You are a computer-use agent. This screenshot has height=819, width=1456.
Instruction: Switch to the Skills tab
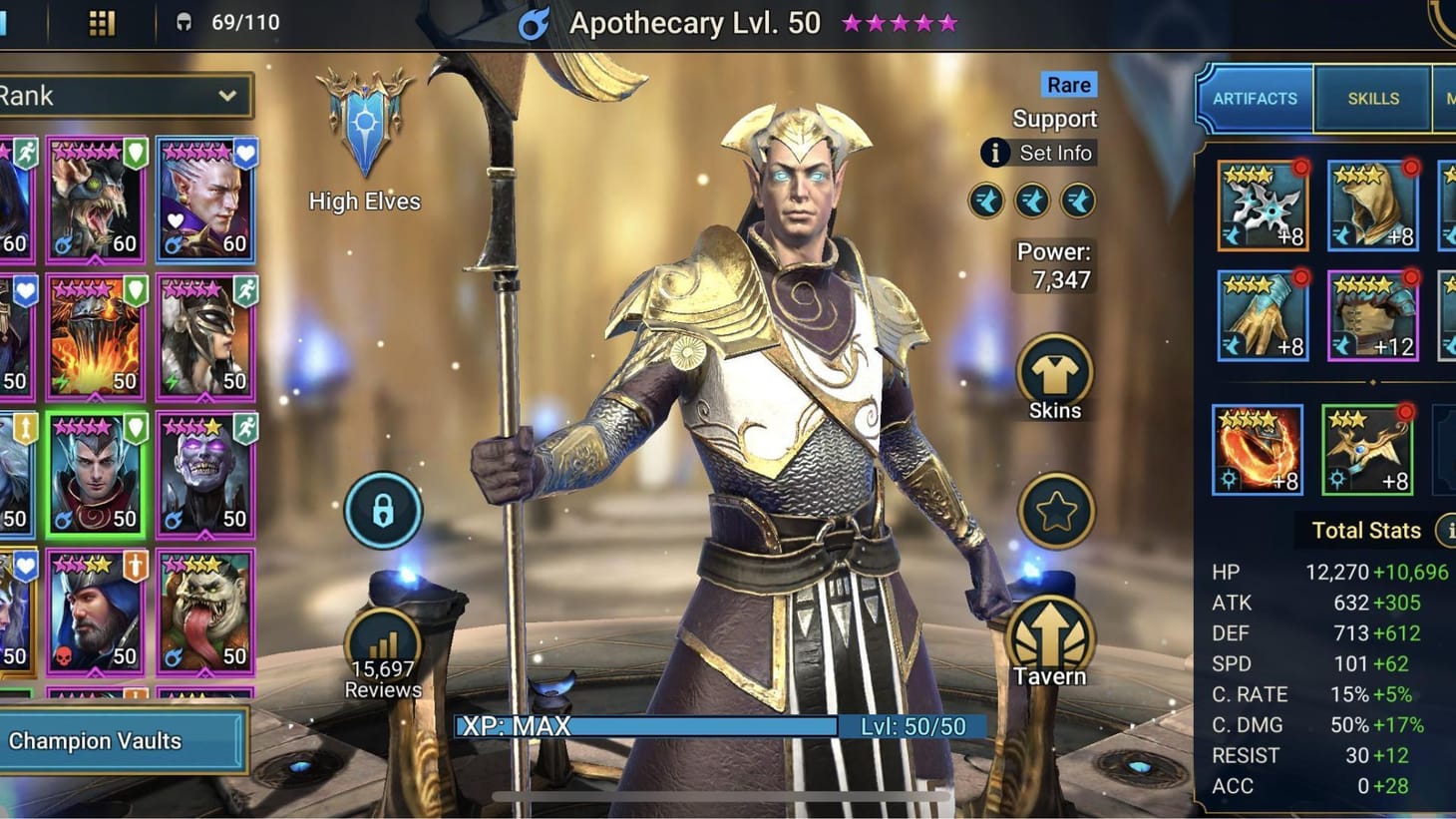(1372, 98)
